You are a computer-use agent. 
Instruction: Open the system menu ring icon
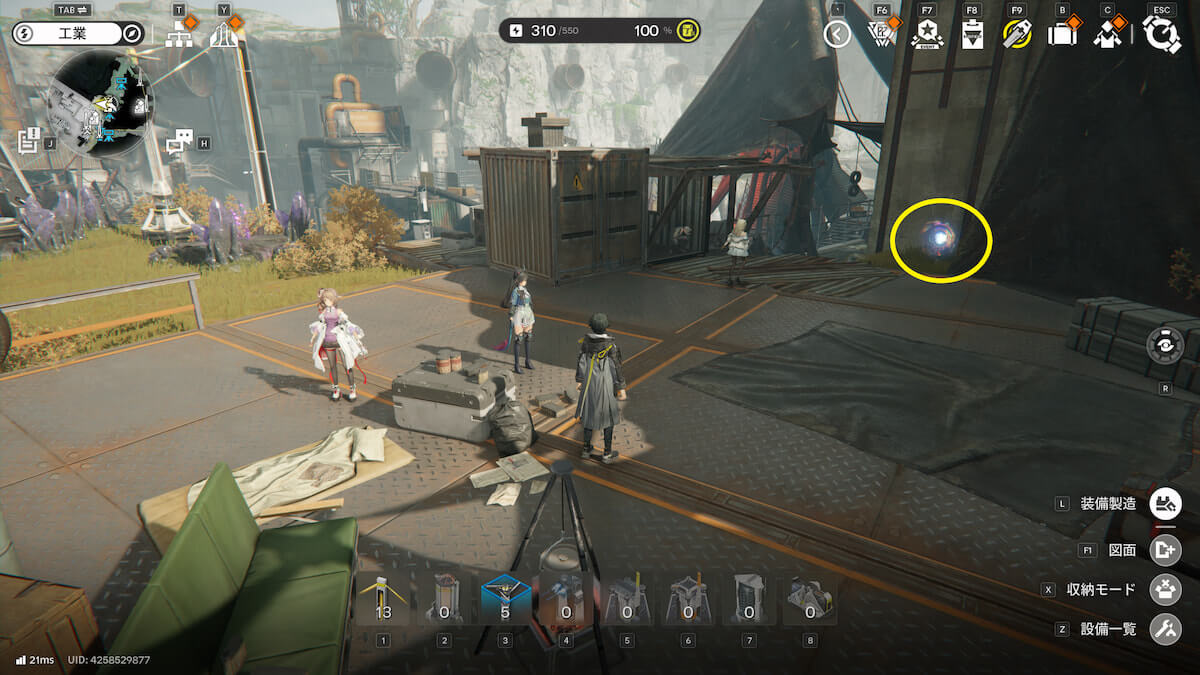point(1162,35)
